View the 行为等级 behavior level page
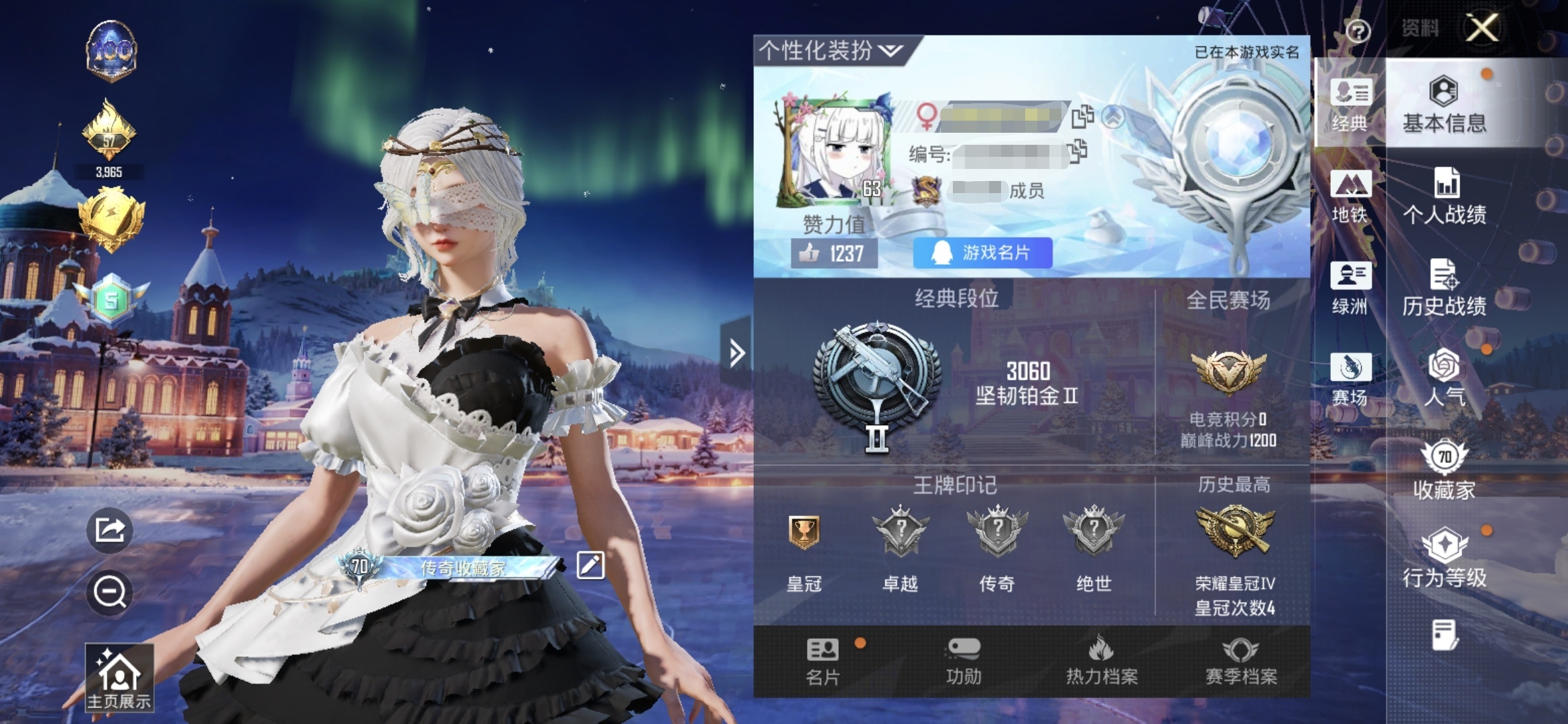 point(1444,558)
